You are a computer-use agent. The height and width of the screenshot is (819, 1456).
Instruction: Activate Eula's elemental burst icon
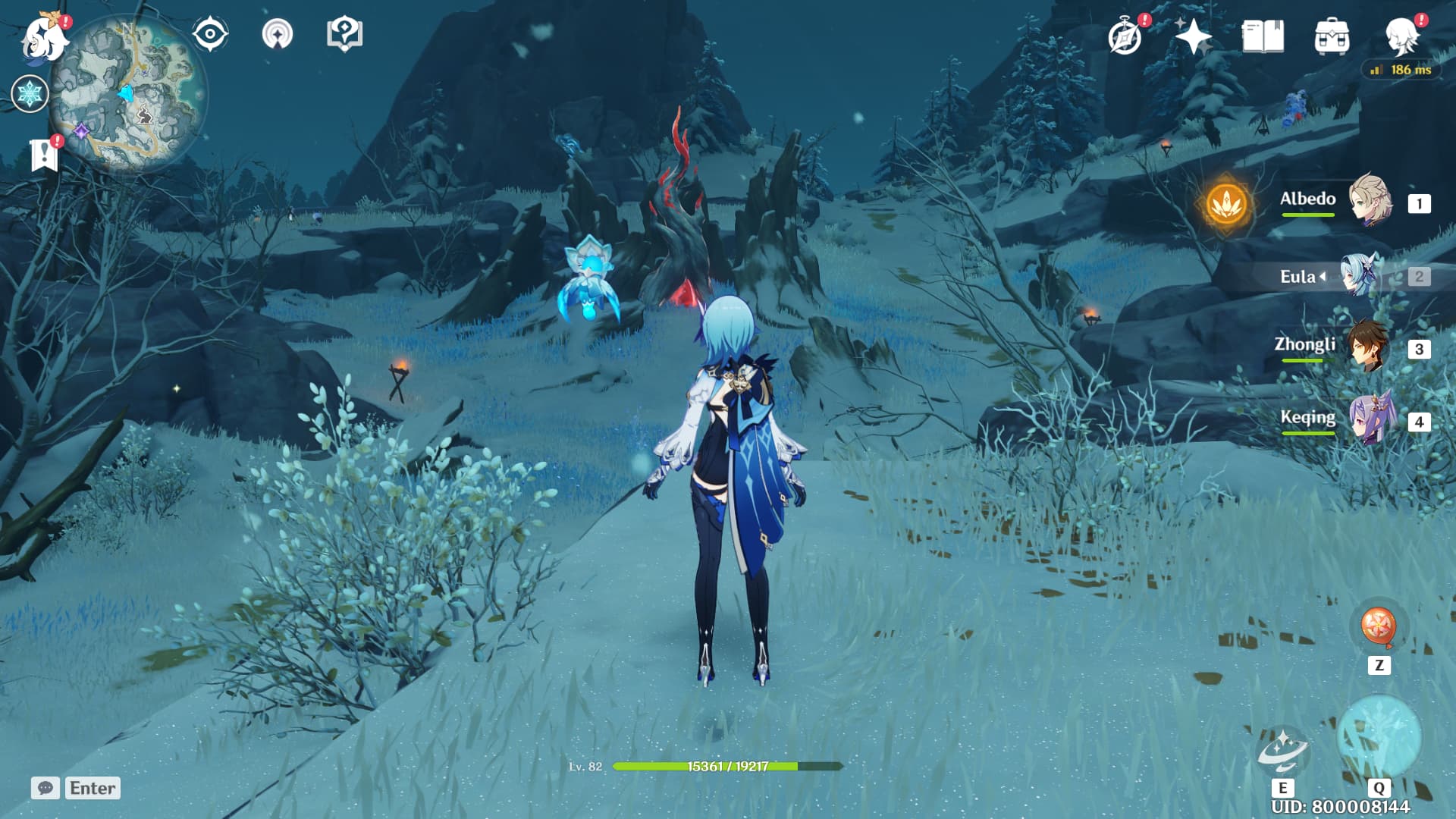(x=1379, y=737)
